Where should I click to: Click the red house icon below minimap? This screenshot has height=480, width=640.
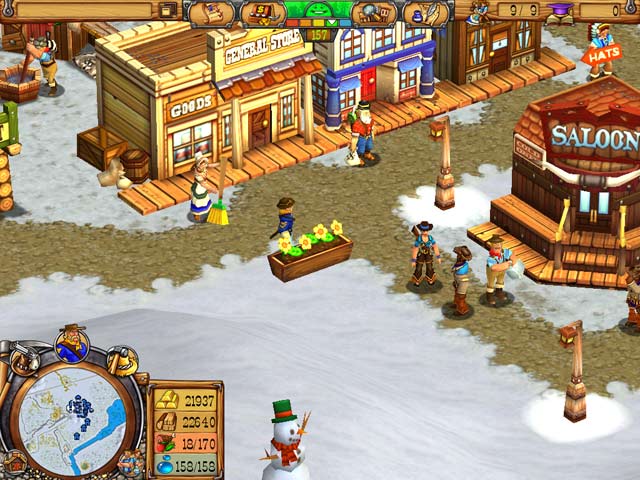pos(15,463)
